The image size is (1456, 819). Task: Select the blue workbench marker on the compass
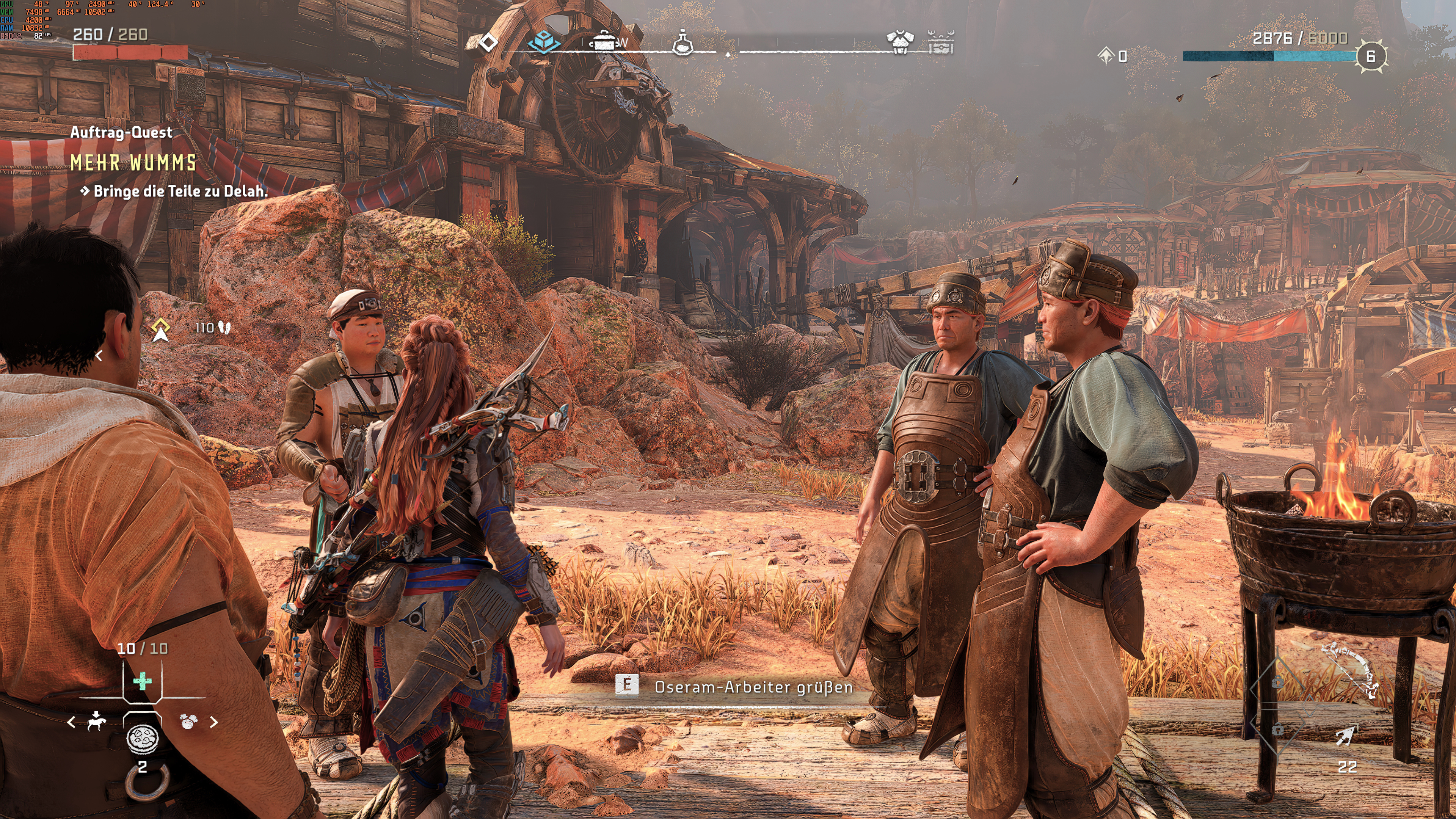pyautogui.click(x=543, y=42)
